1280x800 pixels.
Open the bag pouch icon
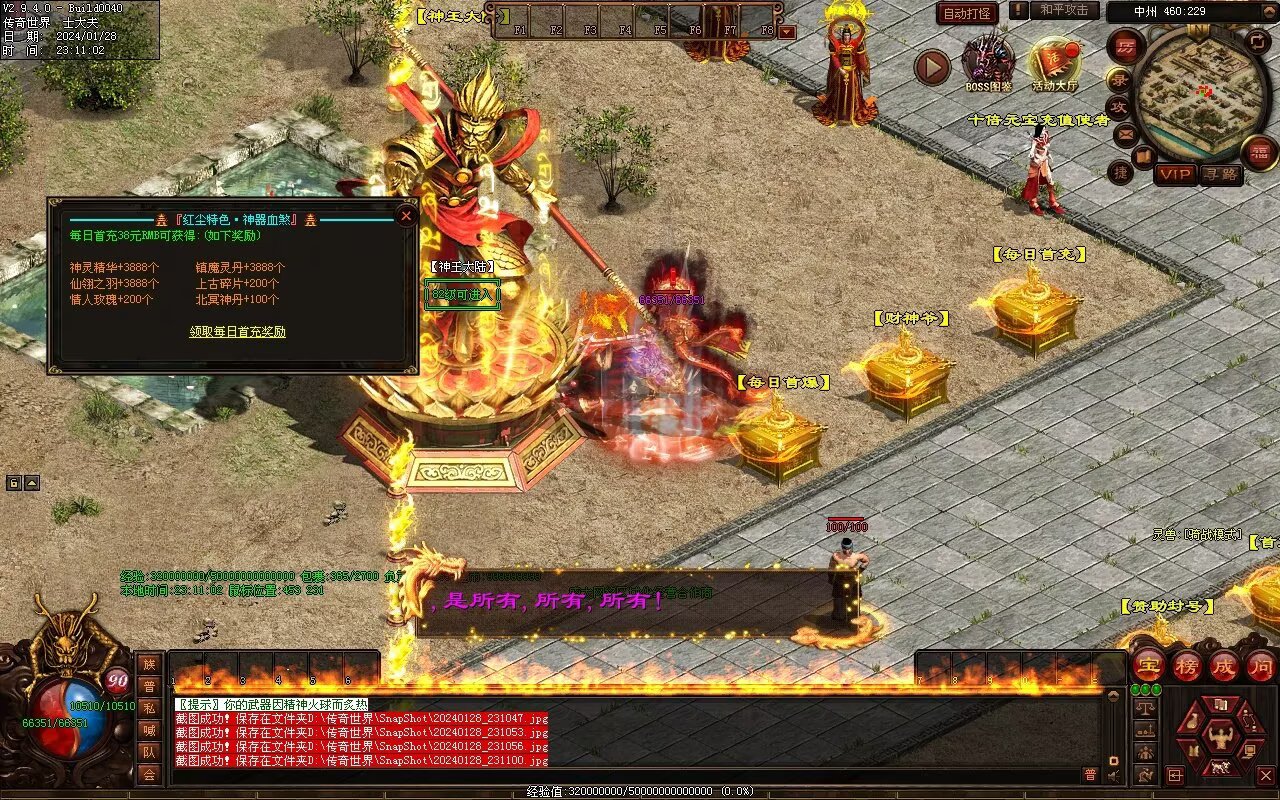coord(1191,723)
